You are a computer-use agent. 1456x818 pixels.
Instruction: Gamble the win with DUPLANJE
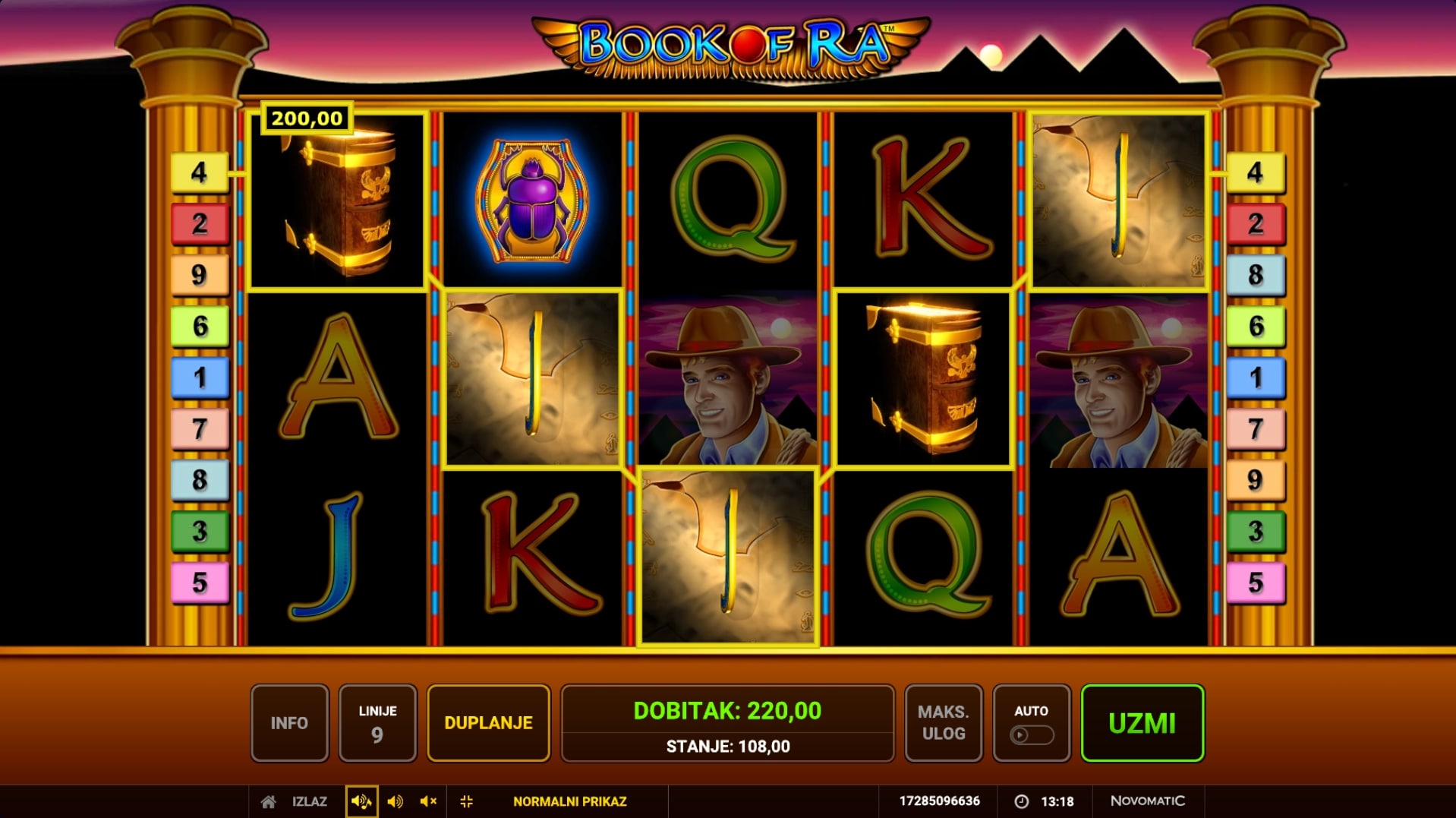click(488, 723)
